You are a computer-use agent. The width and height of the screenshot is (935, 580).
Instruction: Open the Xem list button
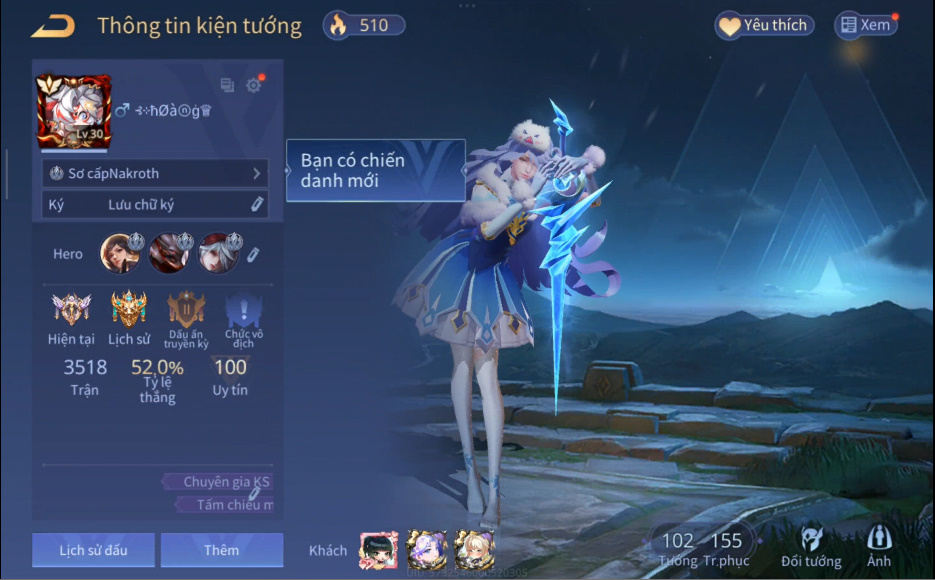point(865,26)
